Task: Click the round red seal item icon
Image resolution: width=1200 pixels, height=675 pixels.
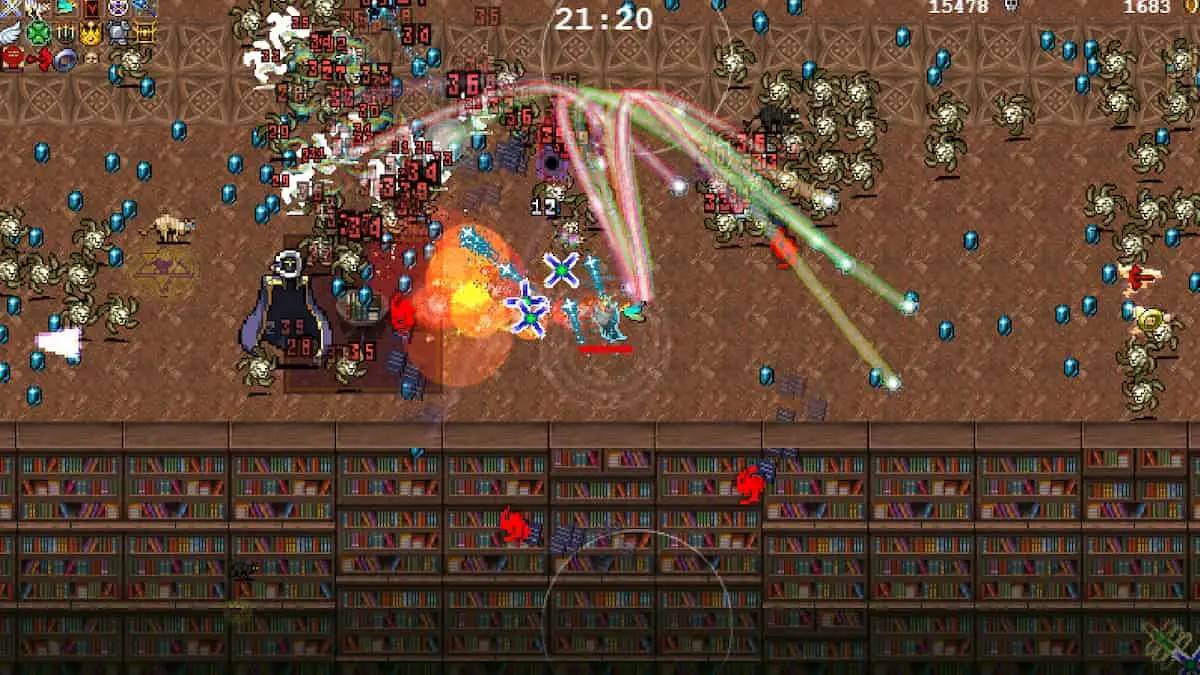Action: click(x=12, y=58)
